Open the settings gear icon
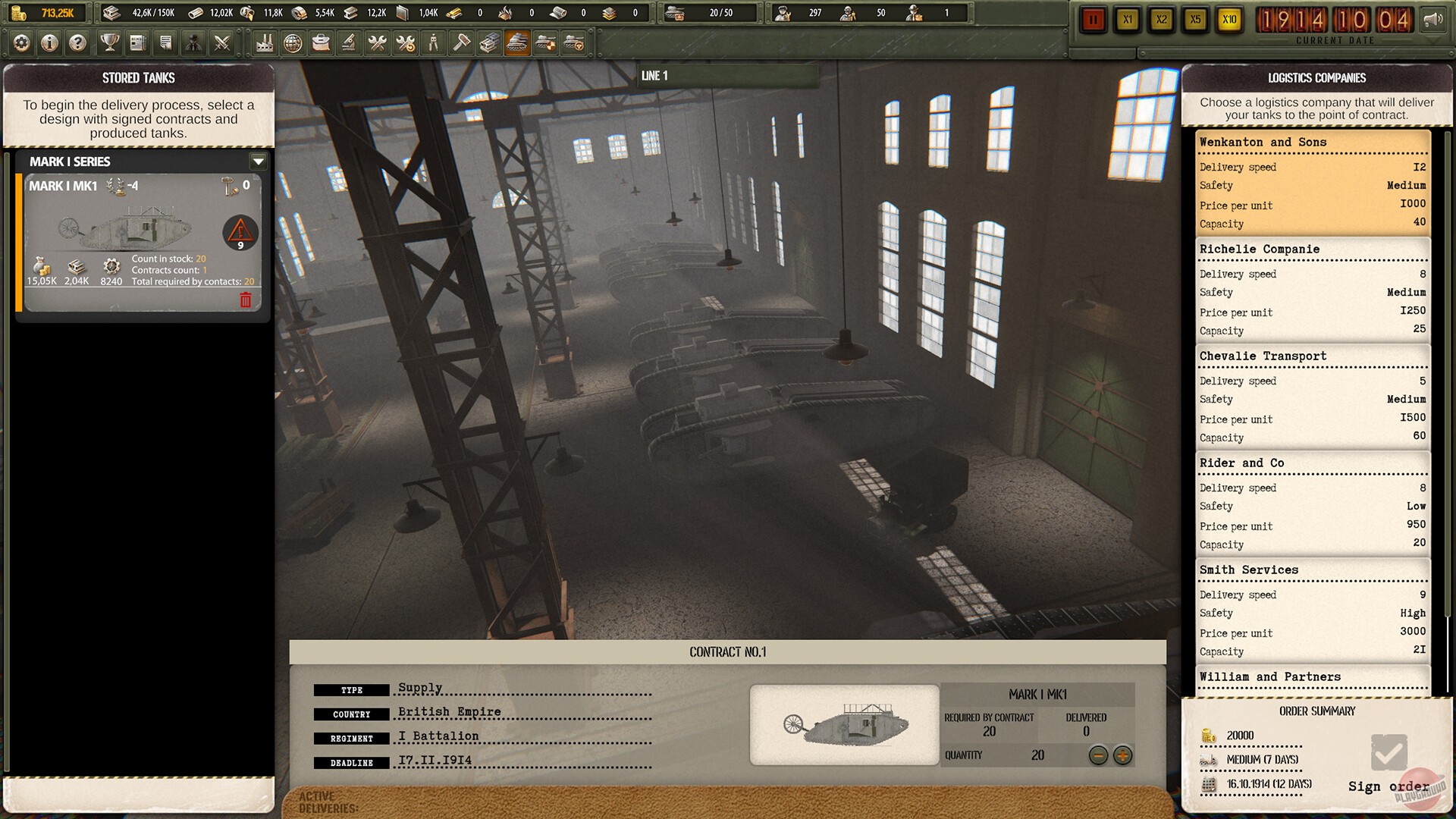 (21, 43)
